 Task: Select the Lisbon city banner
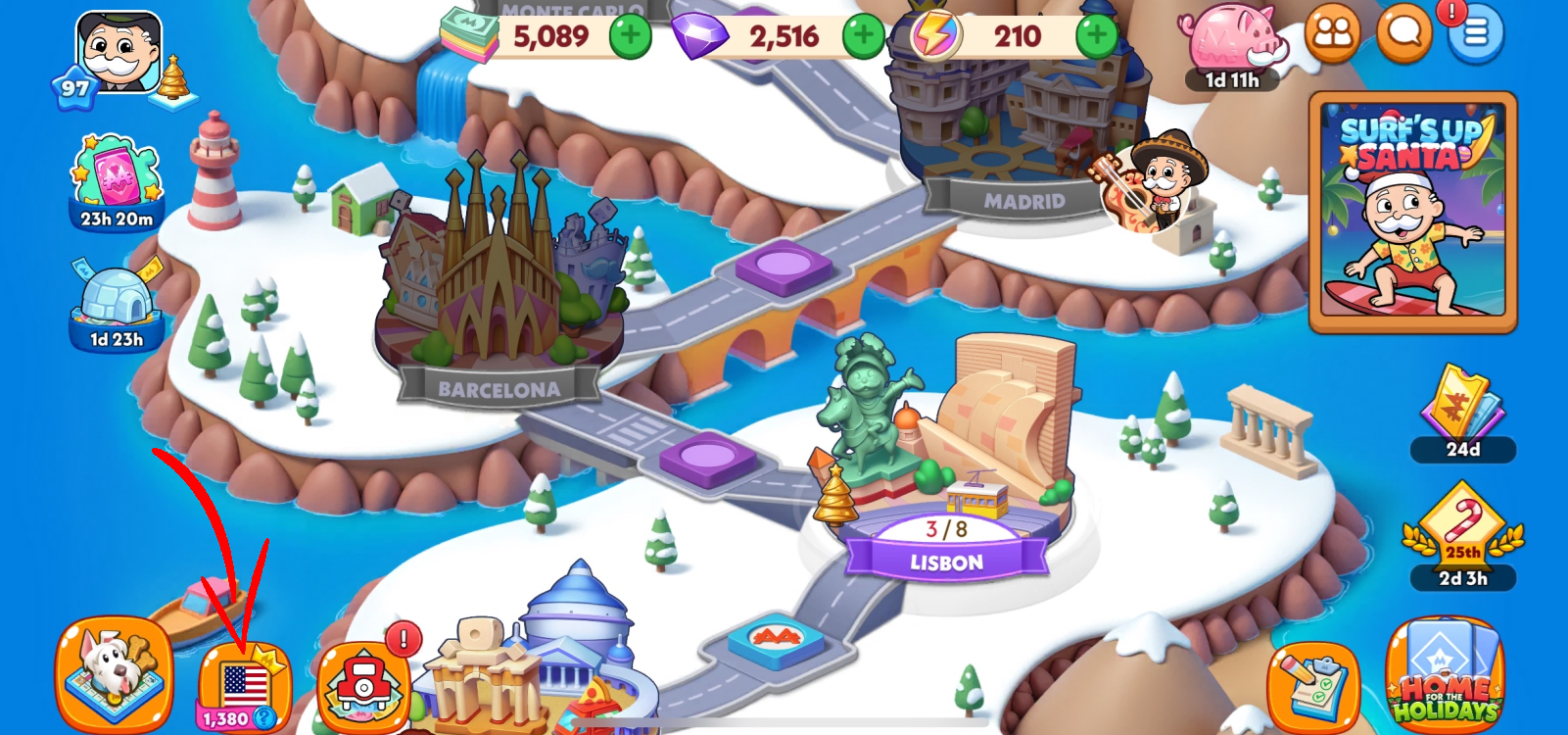tap(946, 562)
